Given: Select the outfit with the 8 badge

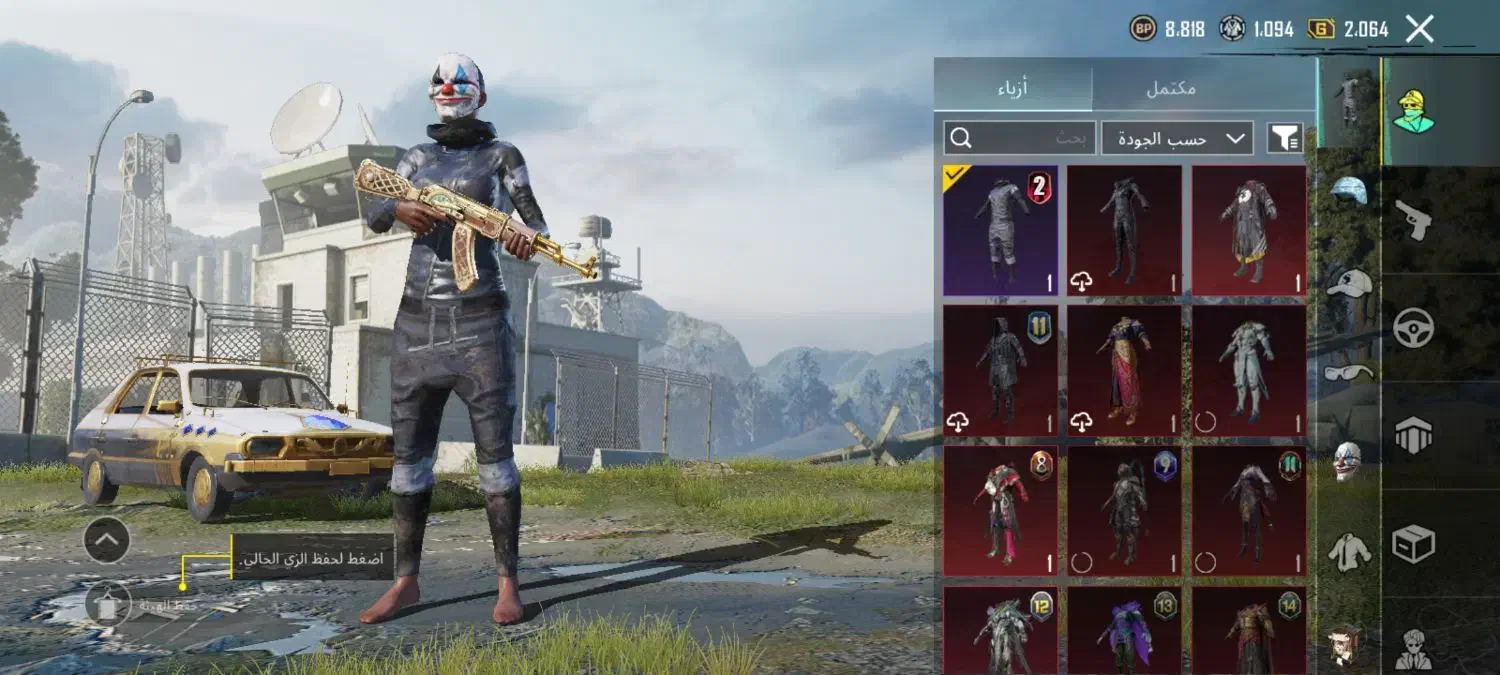Looking at the screenshot, I should point(1000,510).
